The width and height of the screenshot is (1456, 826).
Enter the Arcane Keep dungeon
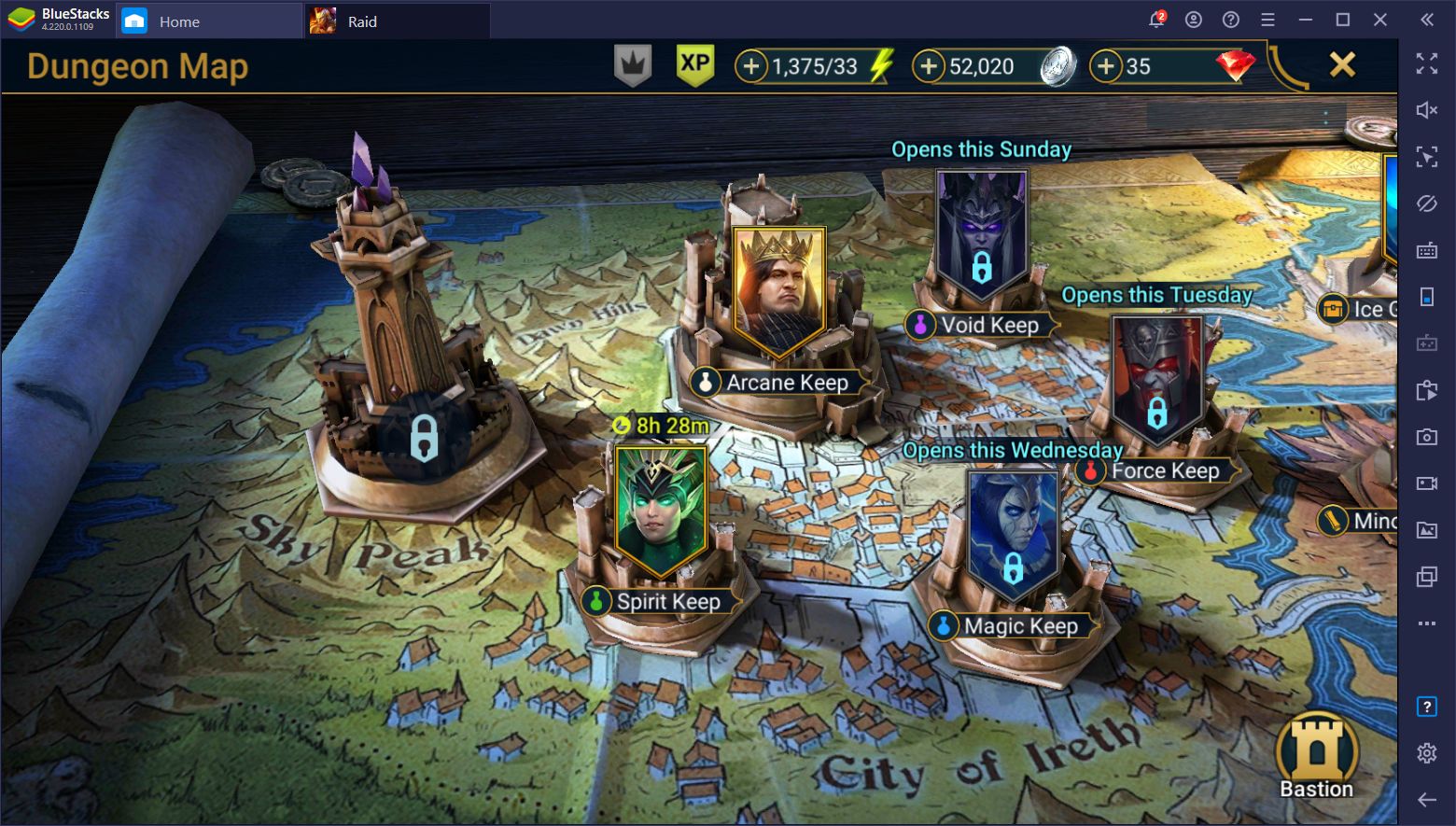click(778, 294)
